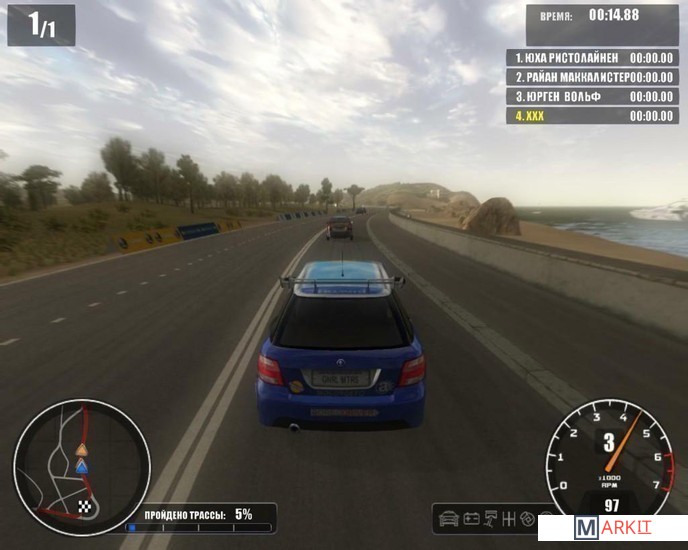Select the Юха Ристолайнен leaderboard row
688x550 pixels.
point(593,58)
